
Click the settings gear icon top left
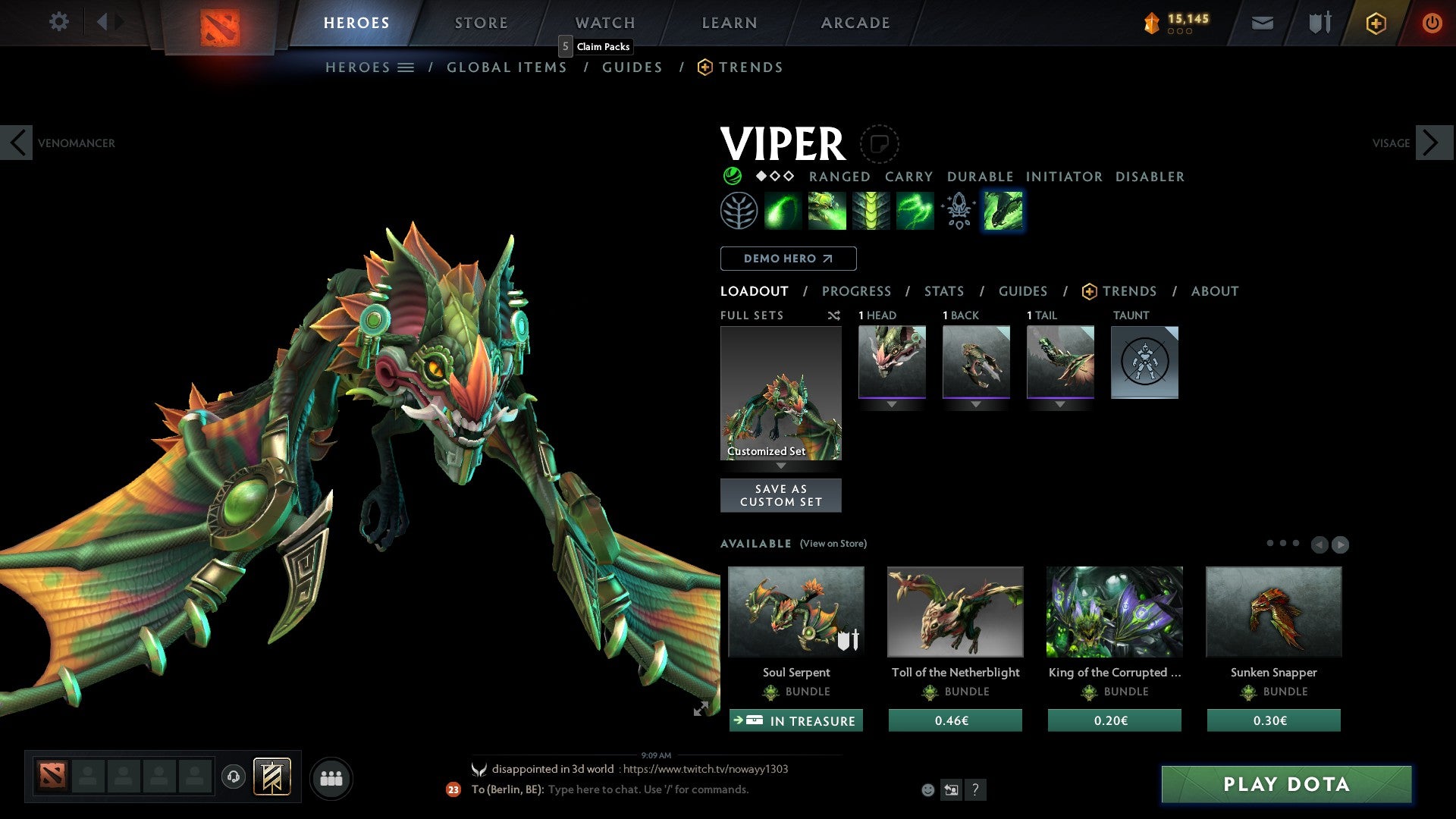click(x=58, y=22)
